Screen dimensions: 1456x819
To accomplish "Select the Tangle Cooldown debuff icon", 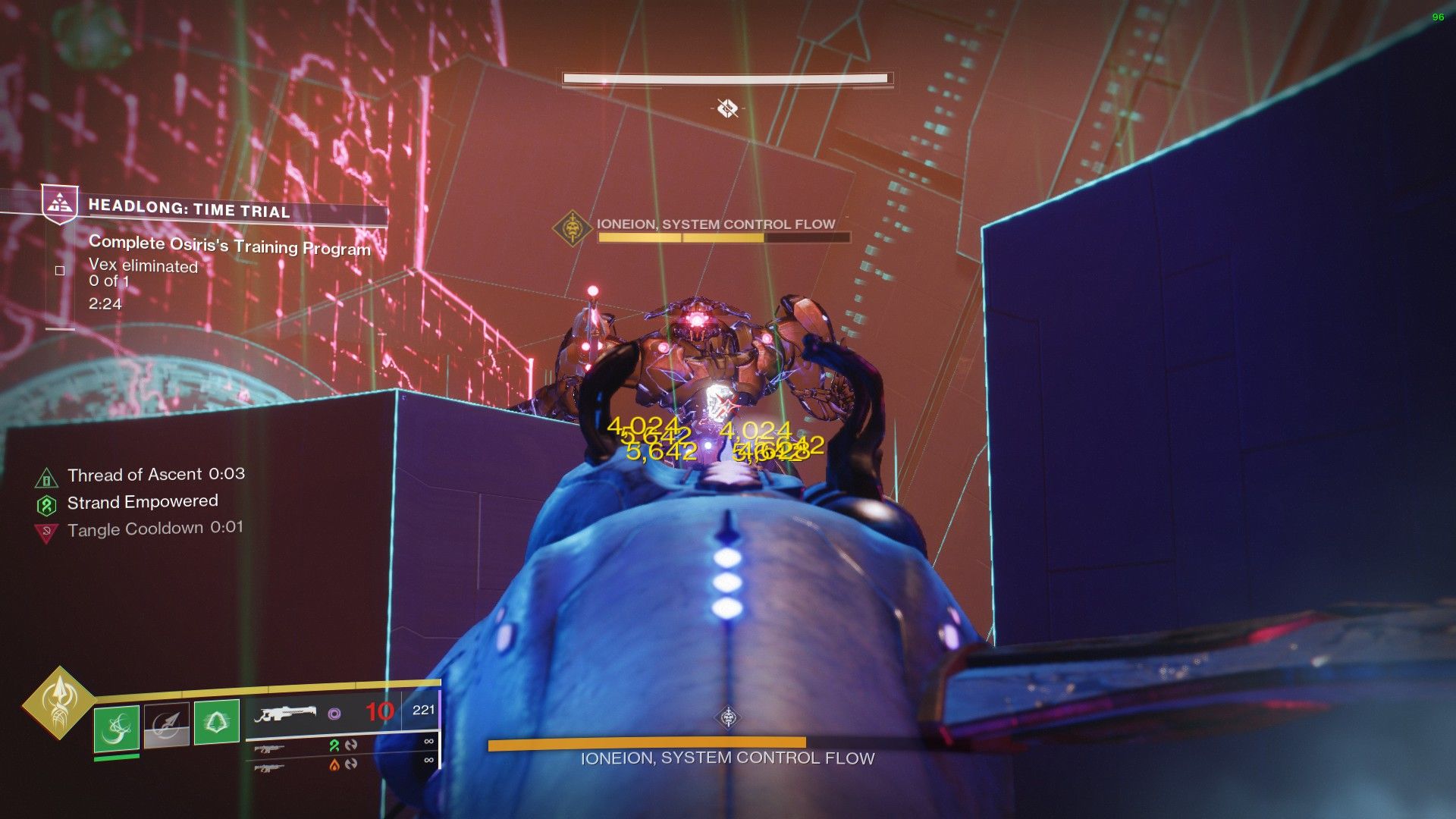I will [48, 529].
